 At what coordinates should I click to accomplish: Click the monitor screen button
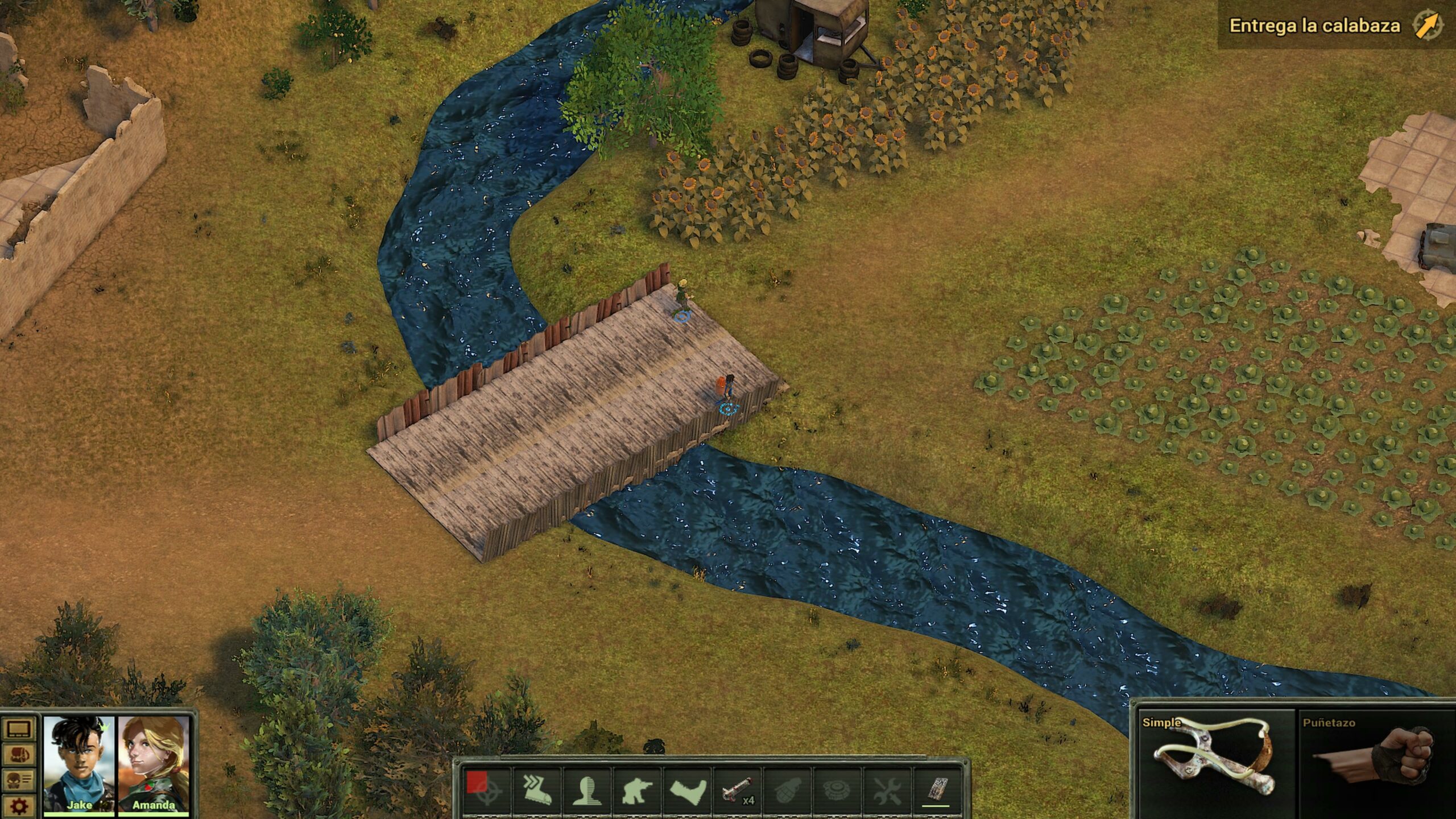coord(19,729)
